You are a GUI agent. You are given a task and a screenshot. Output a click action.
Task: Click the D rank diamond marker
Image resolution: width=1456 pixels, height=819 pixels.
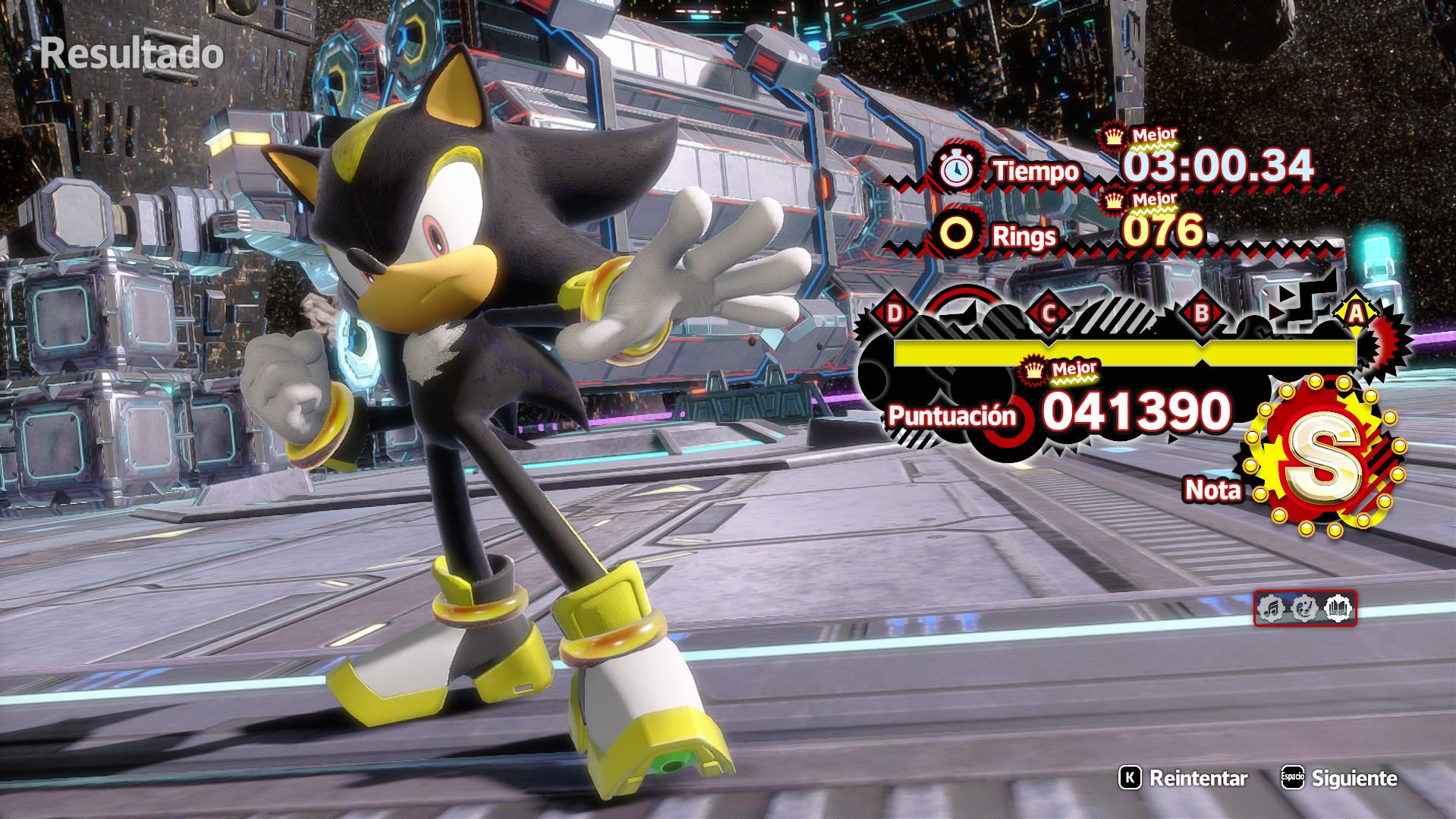coord(895,311)
